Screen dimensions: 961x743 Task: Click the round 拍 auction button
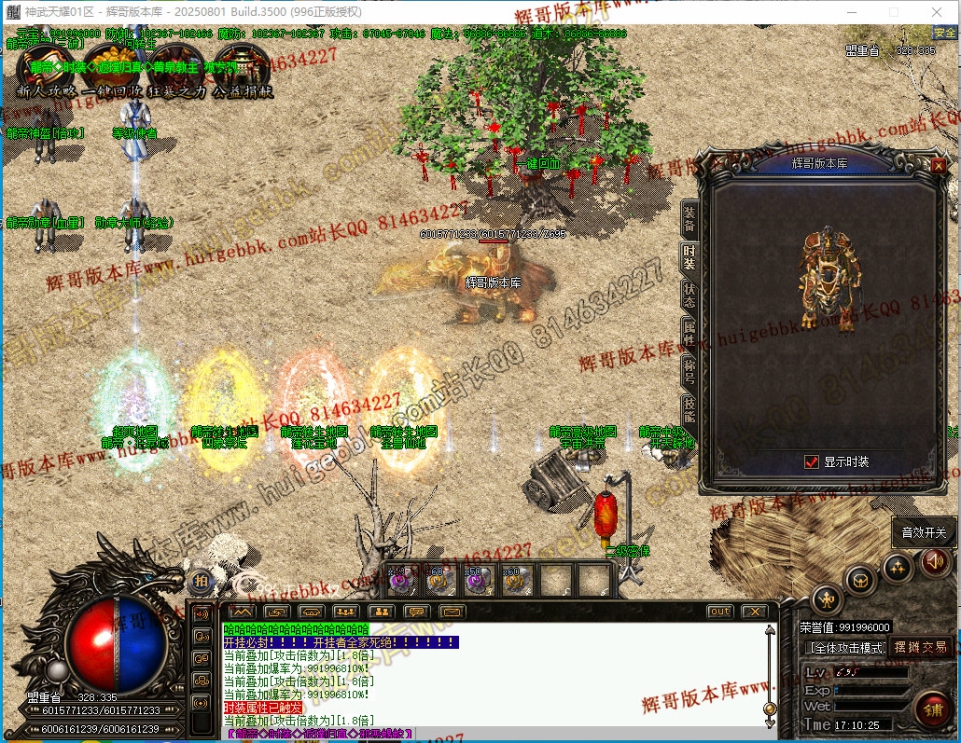pos(201,581)
